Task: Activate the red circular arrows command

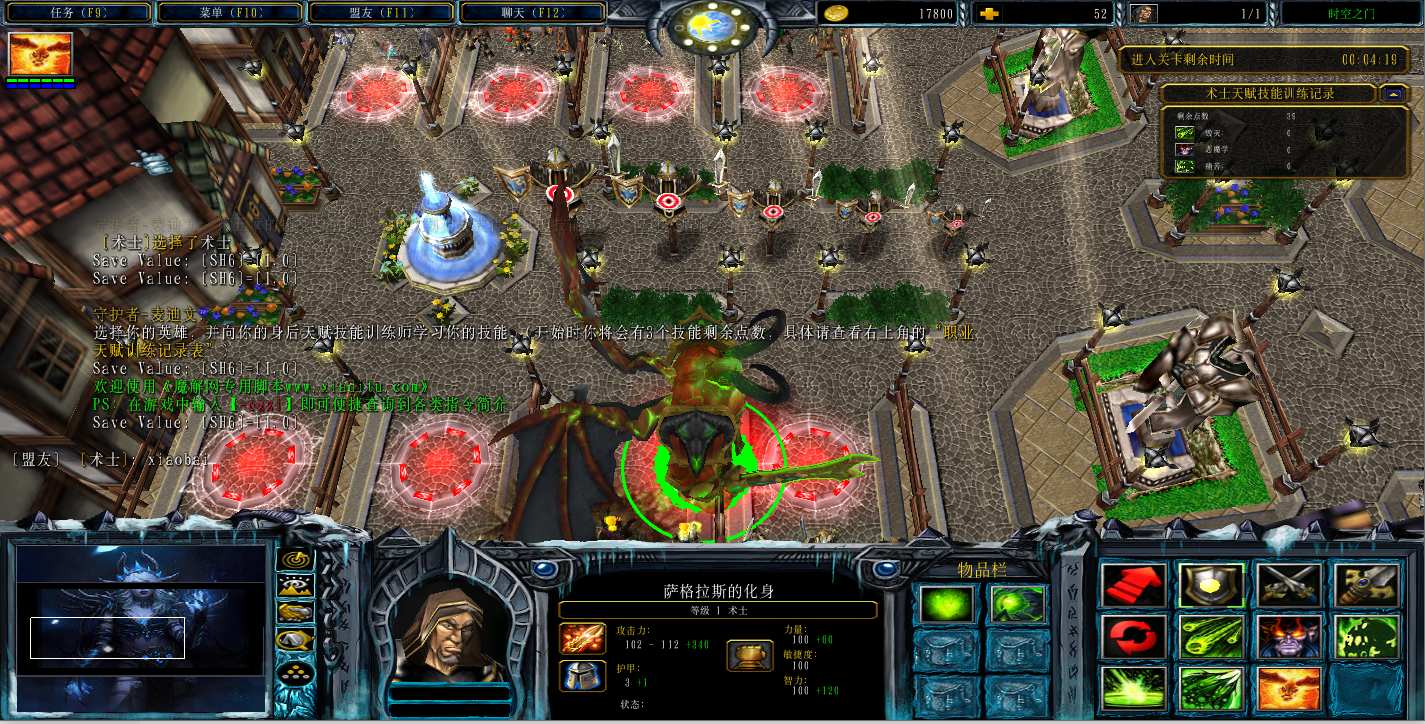Action: click(x=1134, y=637)
